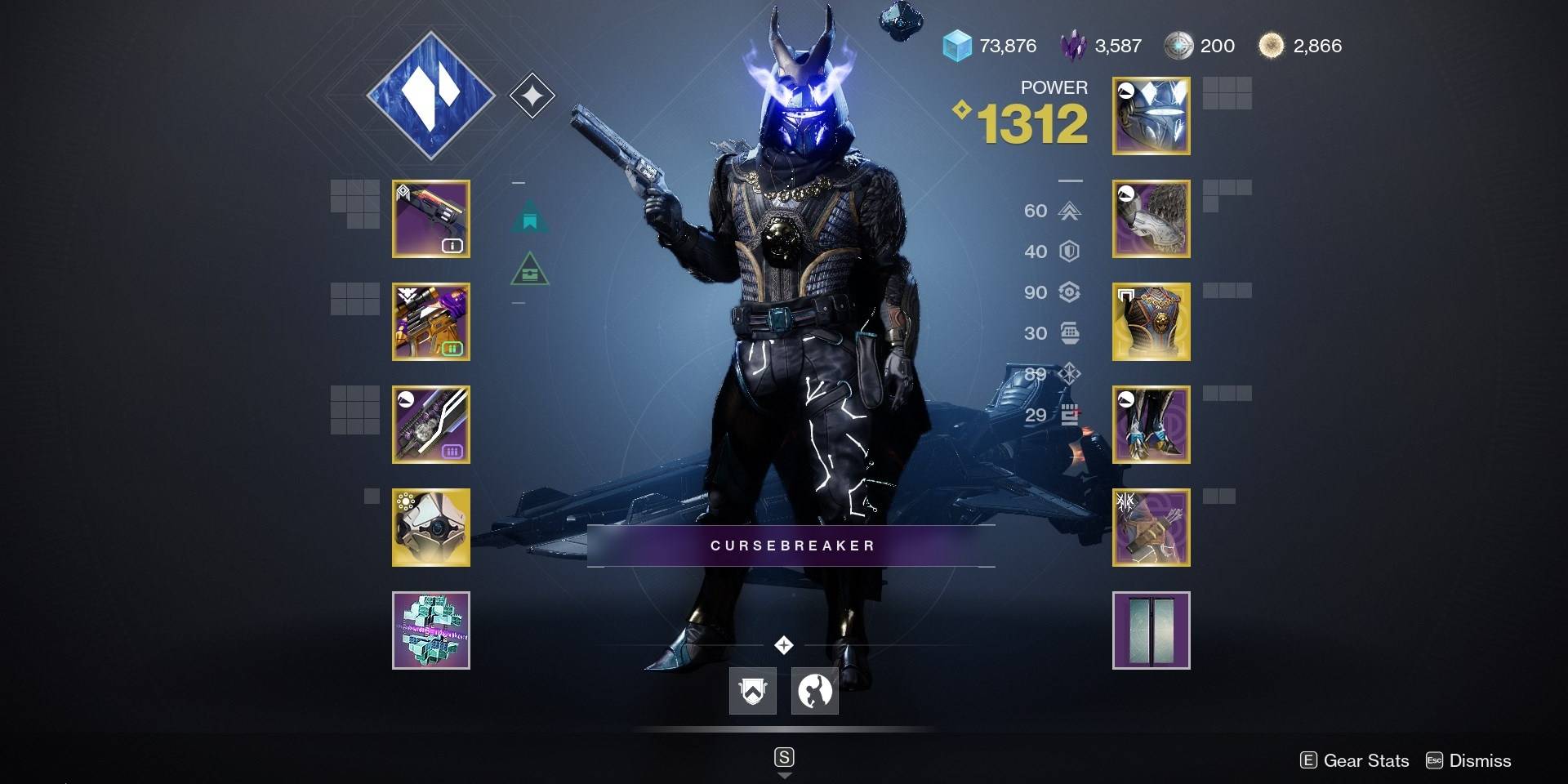
Task: Select the leg armor boots slot
Action: pos(1151,425)
